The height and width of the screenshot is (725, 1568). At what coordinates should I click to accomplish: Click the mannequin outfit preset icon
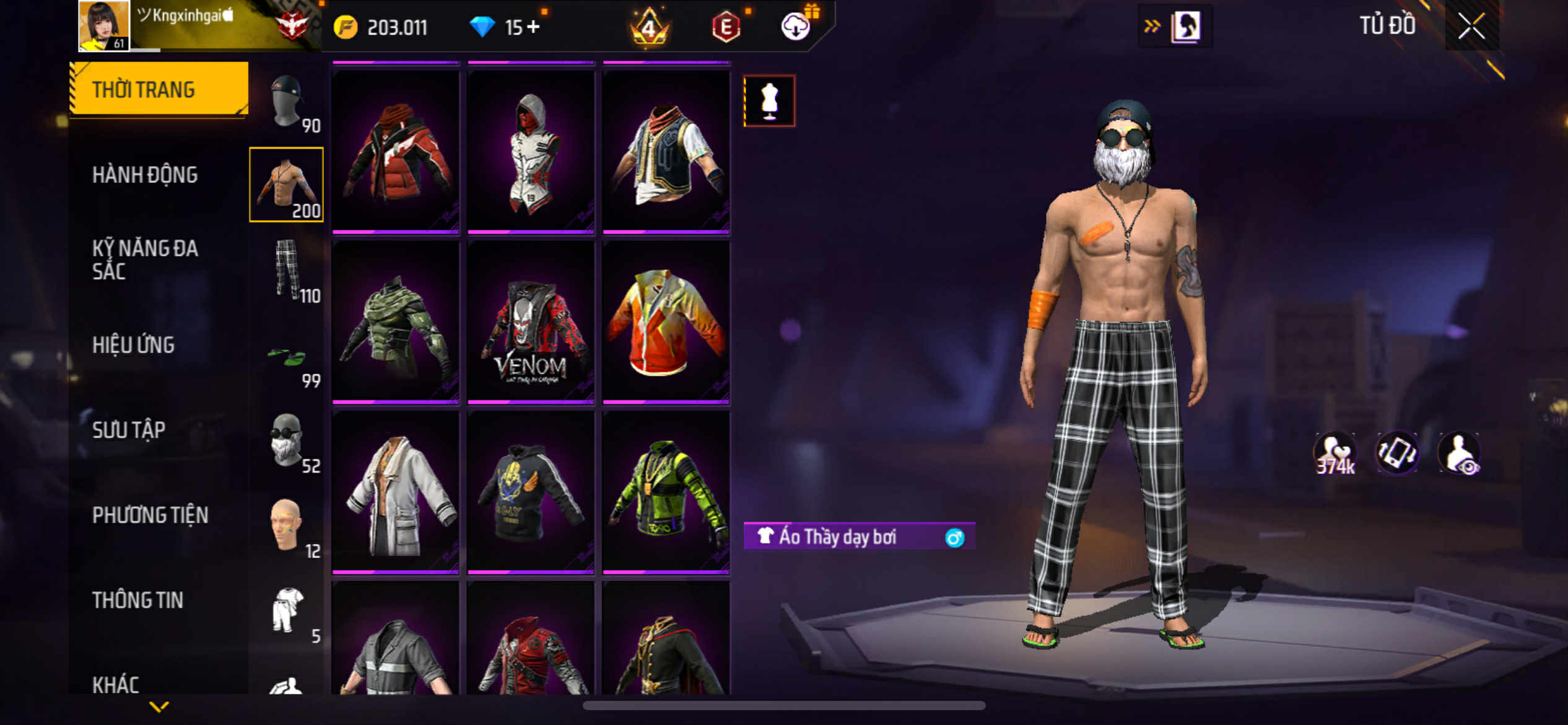pos(769,101)
